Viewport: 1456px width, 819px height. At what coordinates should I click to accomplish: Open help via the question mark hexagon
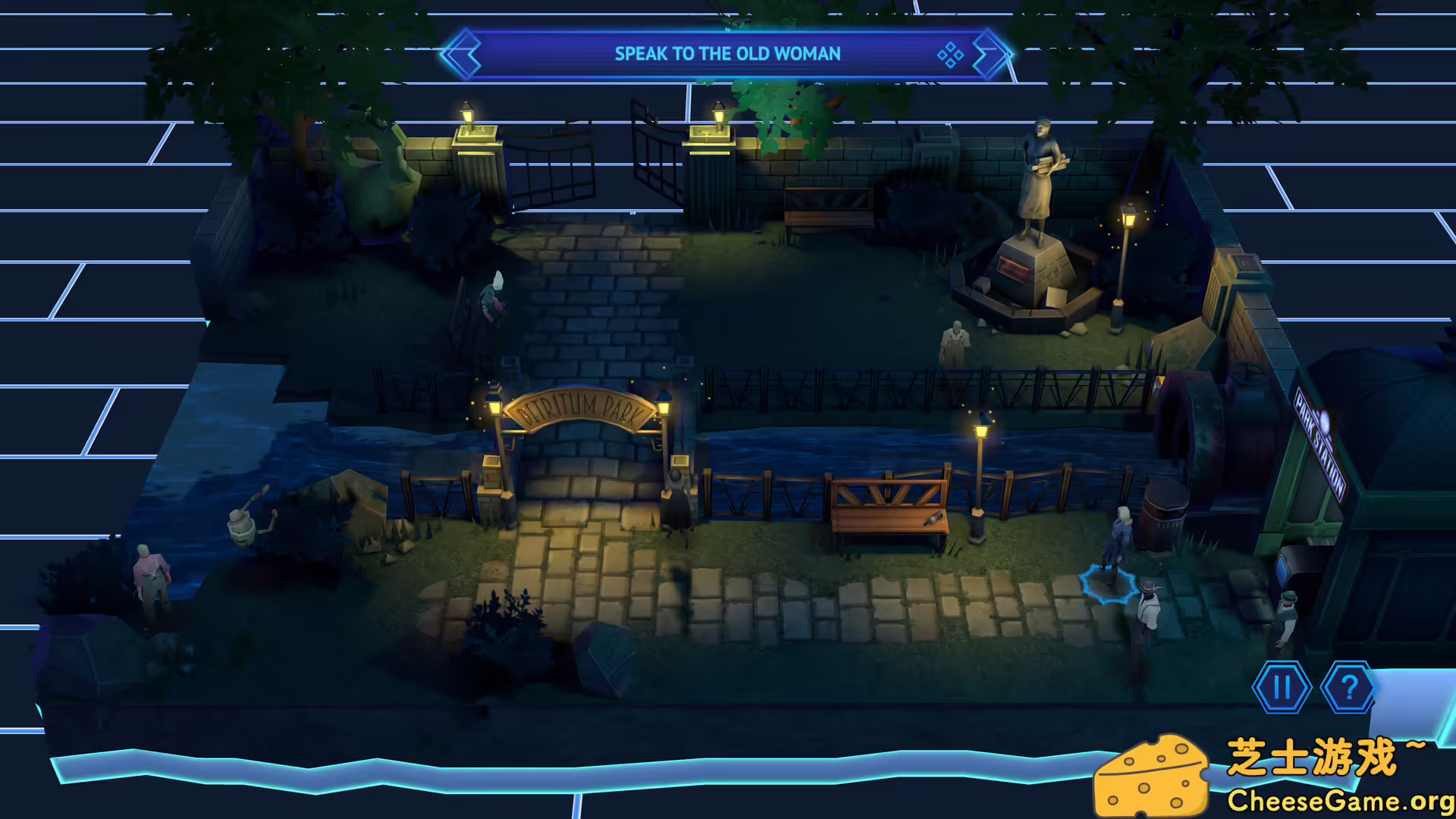pyautogui.click(x=1348, y=689)
